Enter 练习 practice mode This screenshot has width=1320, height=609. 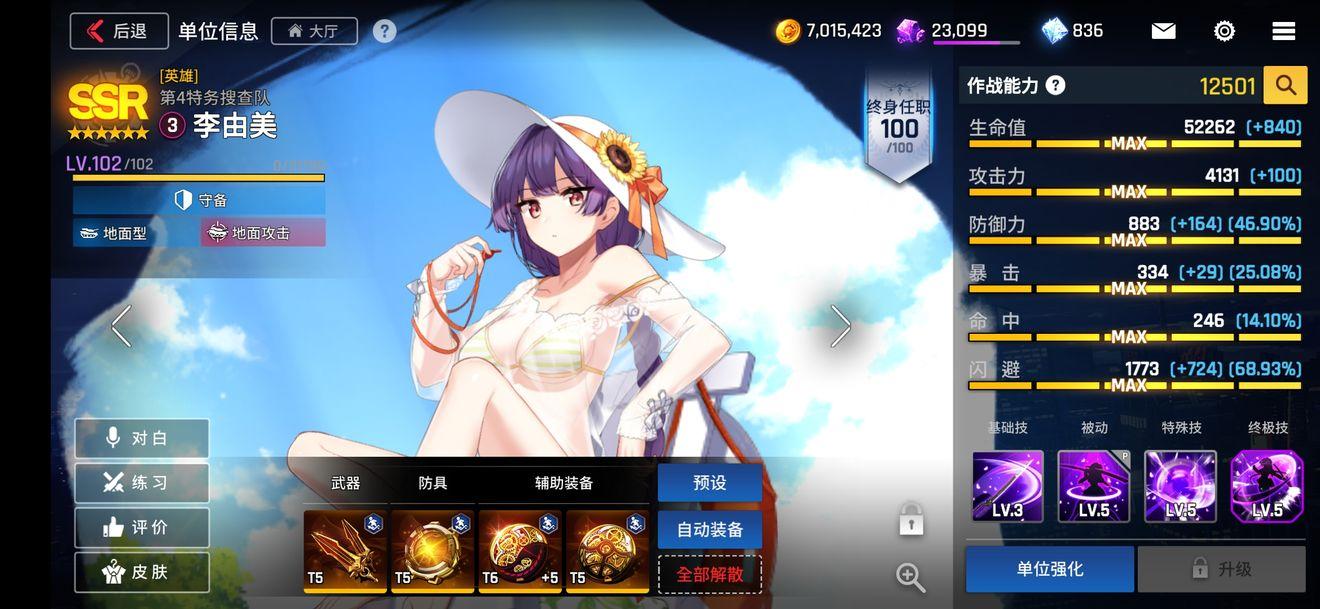(141, 483)
